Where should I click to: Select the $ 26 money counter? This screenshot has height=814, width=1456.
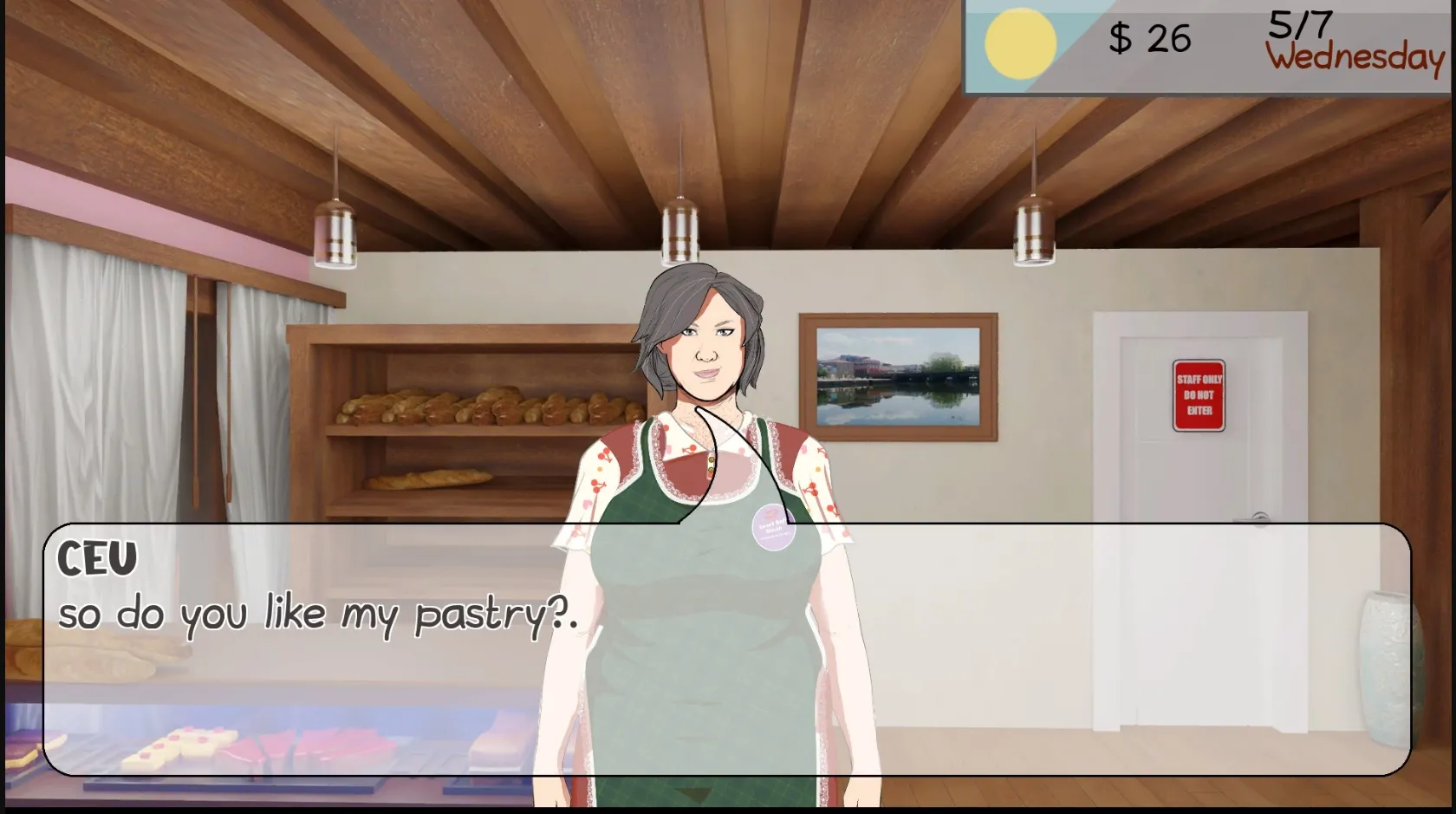(1148, 39)
